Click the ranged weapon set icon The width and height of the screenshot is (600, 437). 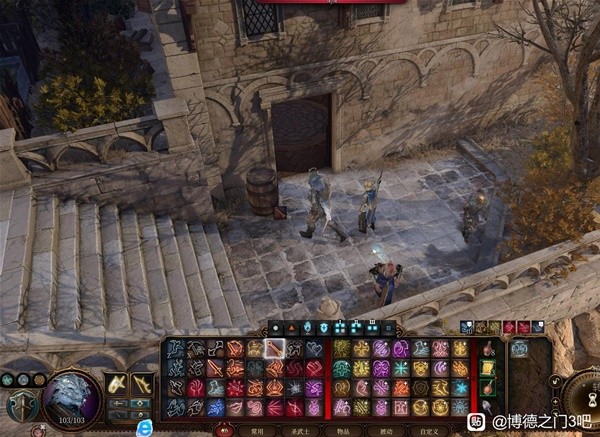pos(143,384)
